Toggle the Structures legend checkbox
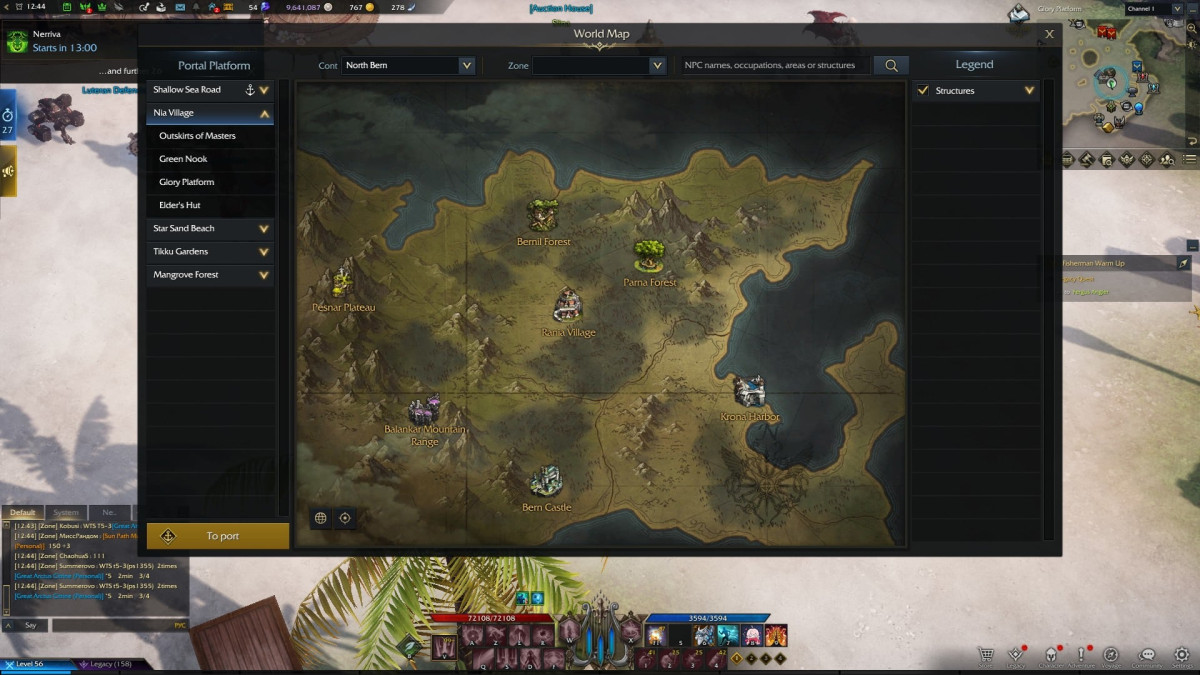 [923, 91]
